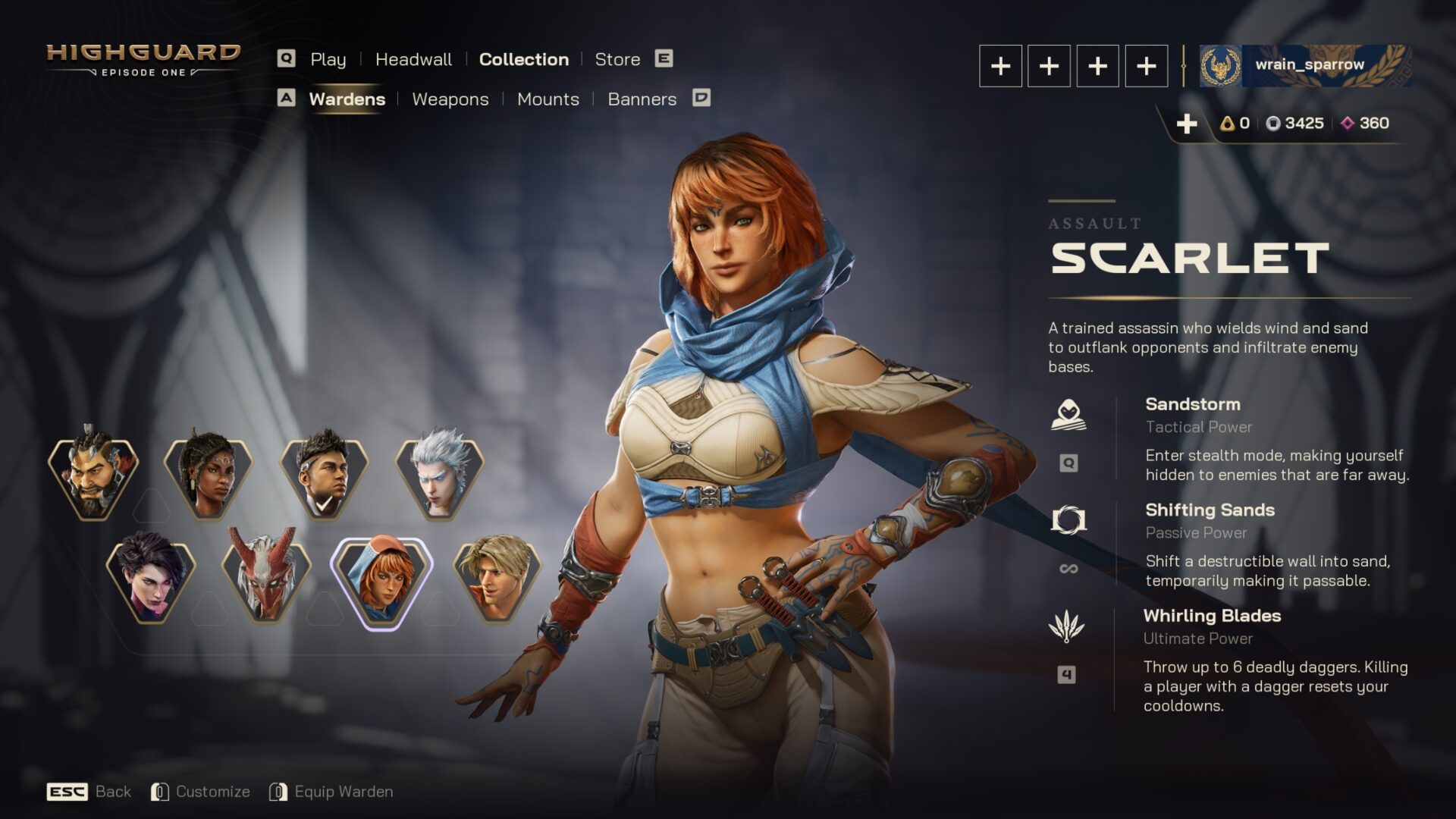Open the Mounts collection tab
Screen dimensions: 1456x819
(548, 99)
